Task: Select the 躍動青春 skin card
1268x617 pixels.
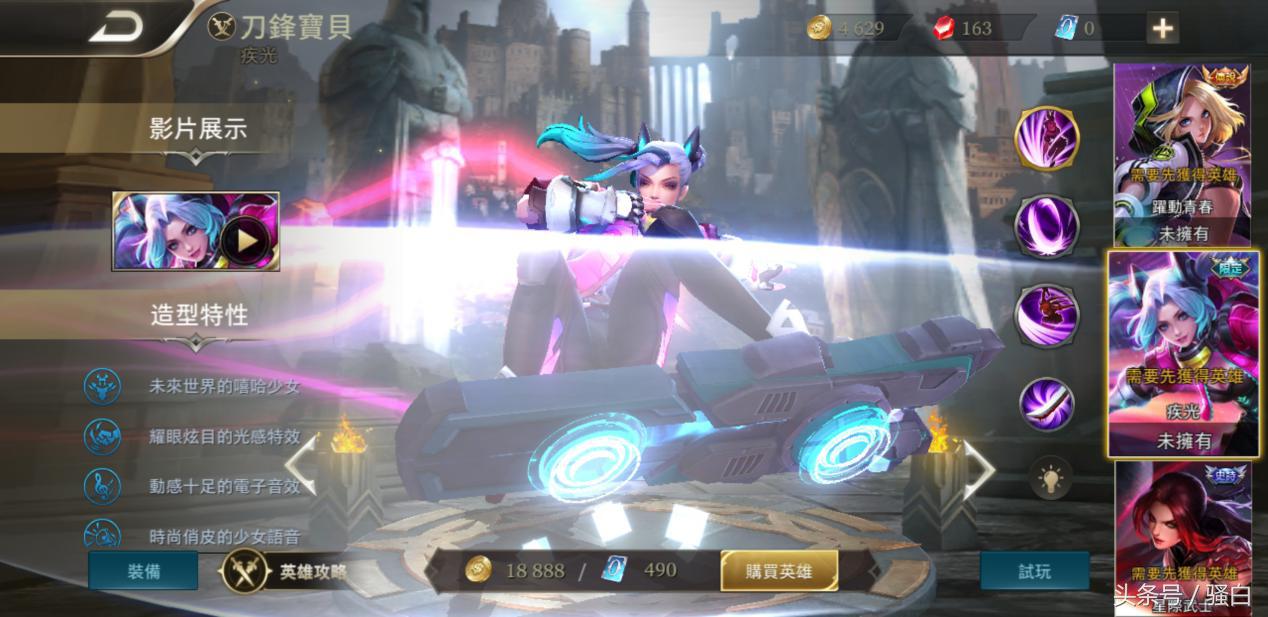Action: click(1182, 155)
